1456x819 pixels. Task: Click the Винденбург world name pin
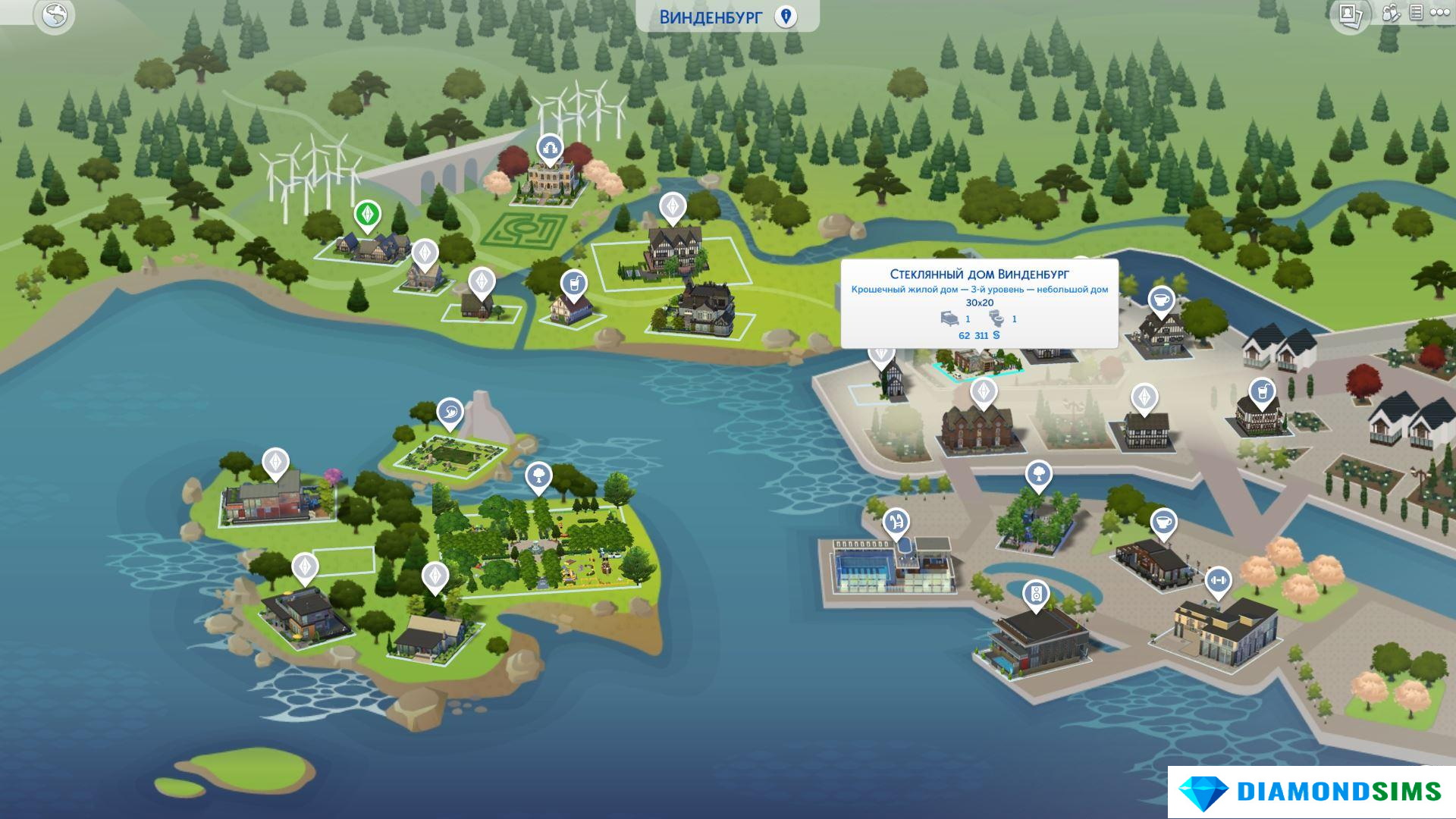click(786, 16)
